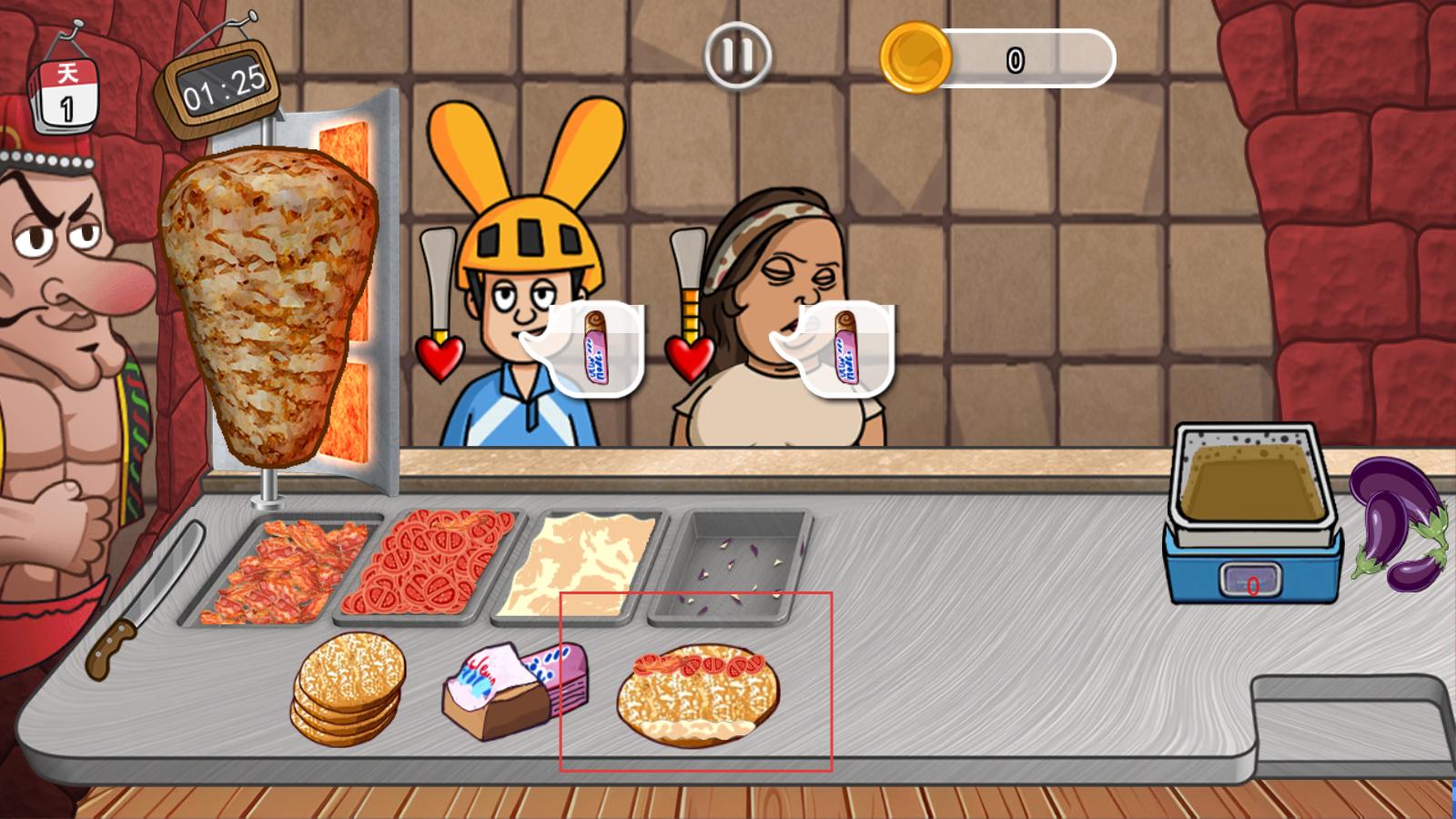
Task: Click the flatbread being assembled
Action: [697, 695]
